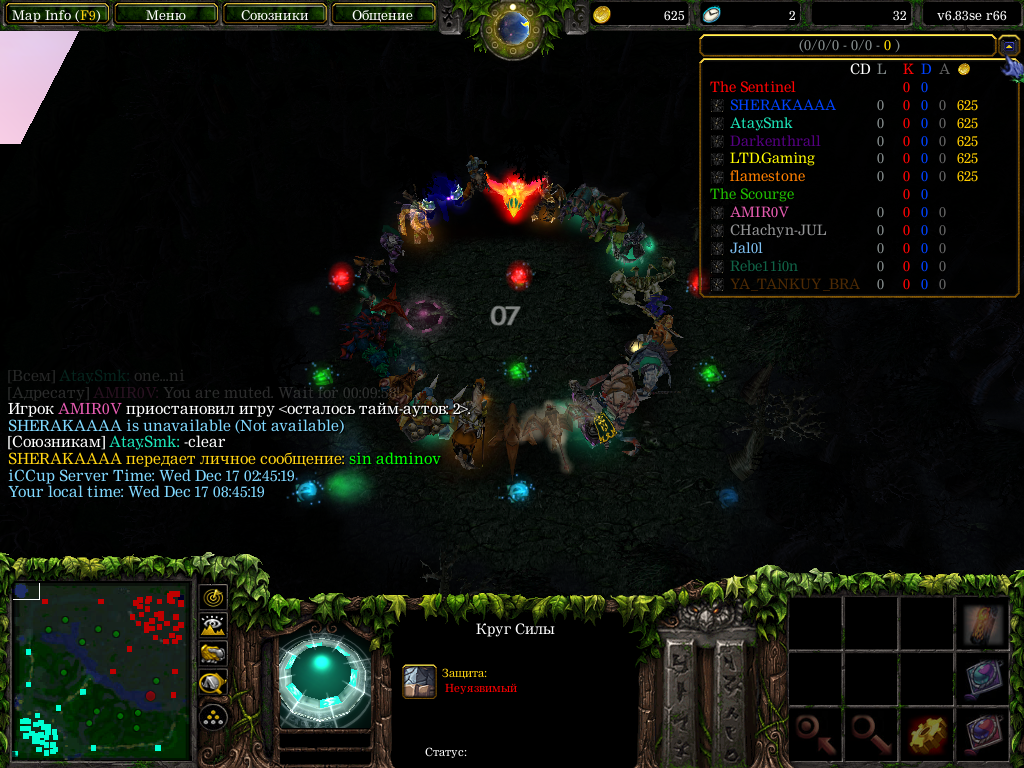Activate the minimap signal ping button
This screenshot has height=768, width=1024.
click(213, 597)
